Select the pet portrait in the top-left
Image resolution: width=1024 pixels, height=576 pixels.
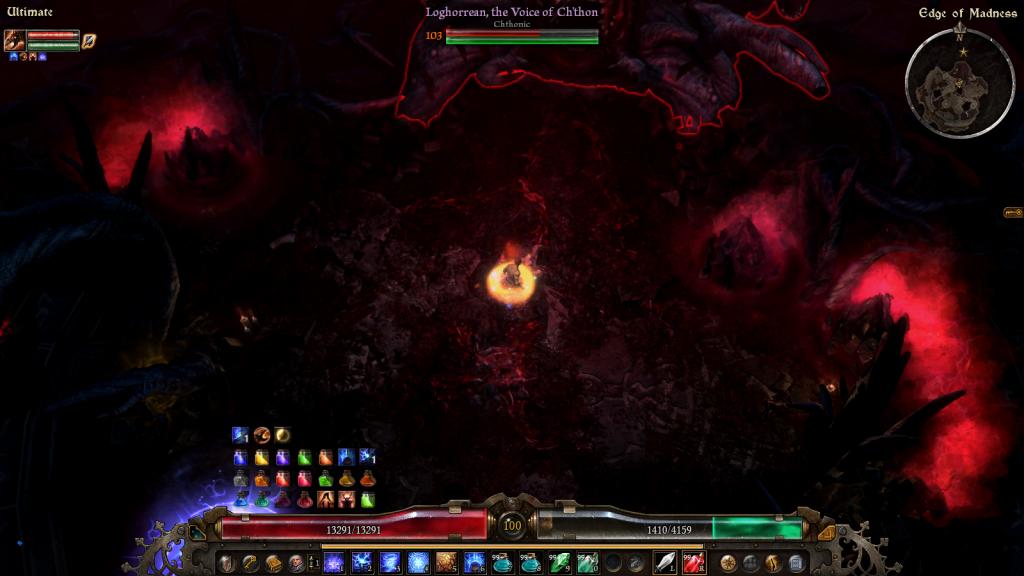pyautogui.click(x=15, y=40)
